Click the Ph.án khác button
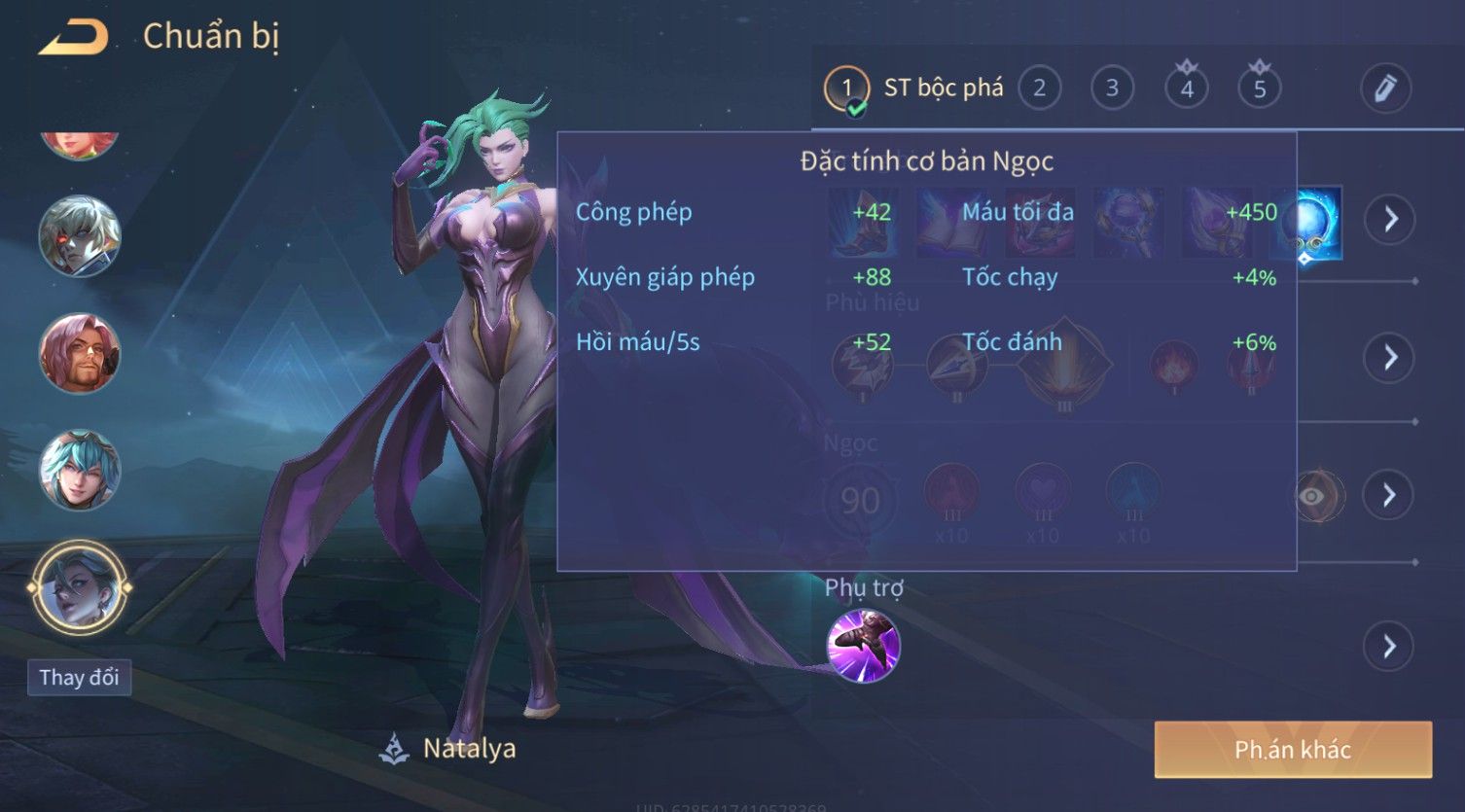 [x=1293, y=750]
